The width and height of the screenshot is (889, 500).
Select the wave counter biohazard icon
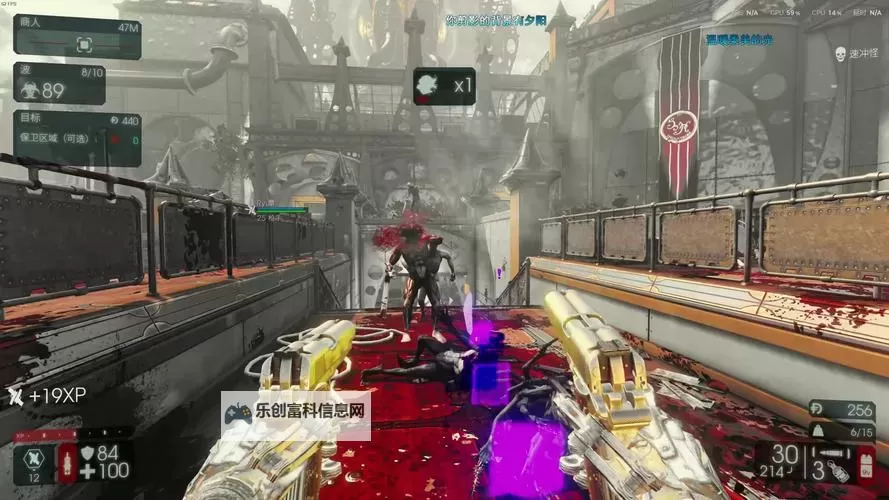click(28, 90)
